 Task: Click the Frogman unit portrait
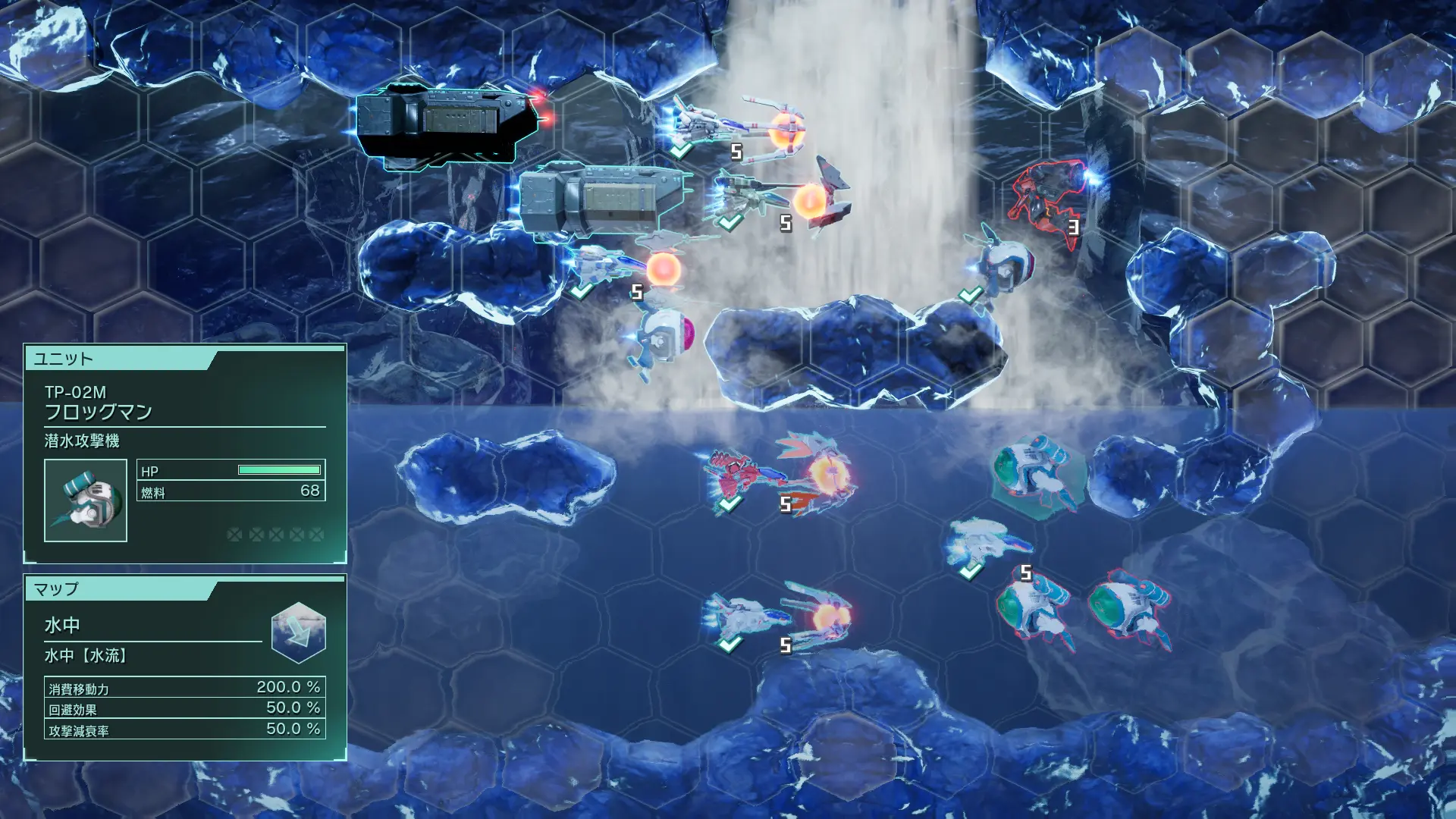[x=86, y=500]
